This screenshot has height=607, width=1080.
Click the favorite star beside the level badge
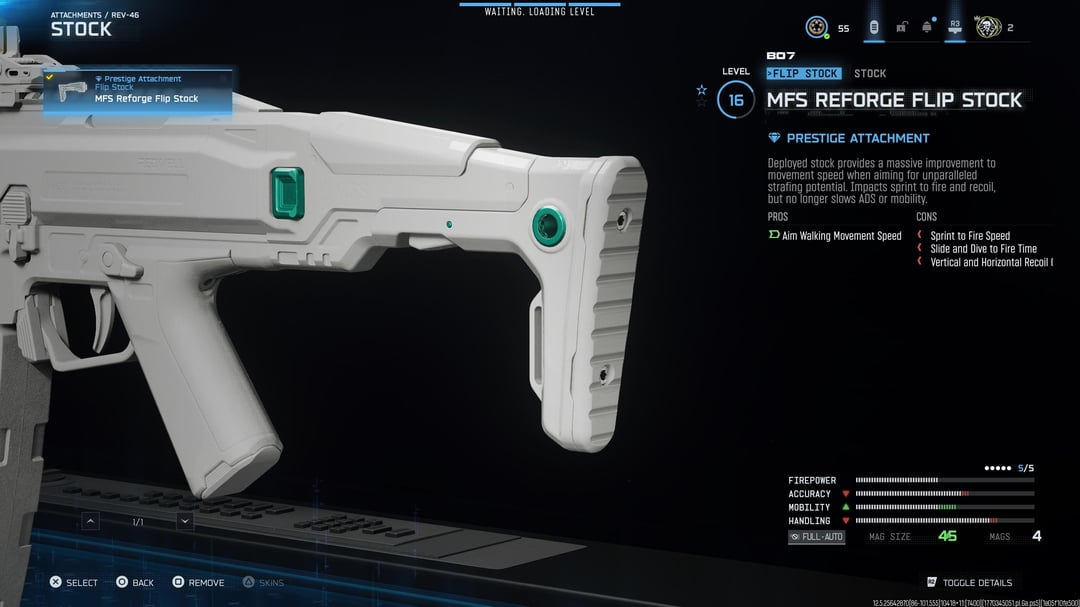702,90
